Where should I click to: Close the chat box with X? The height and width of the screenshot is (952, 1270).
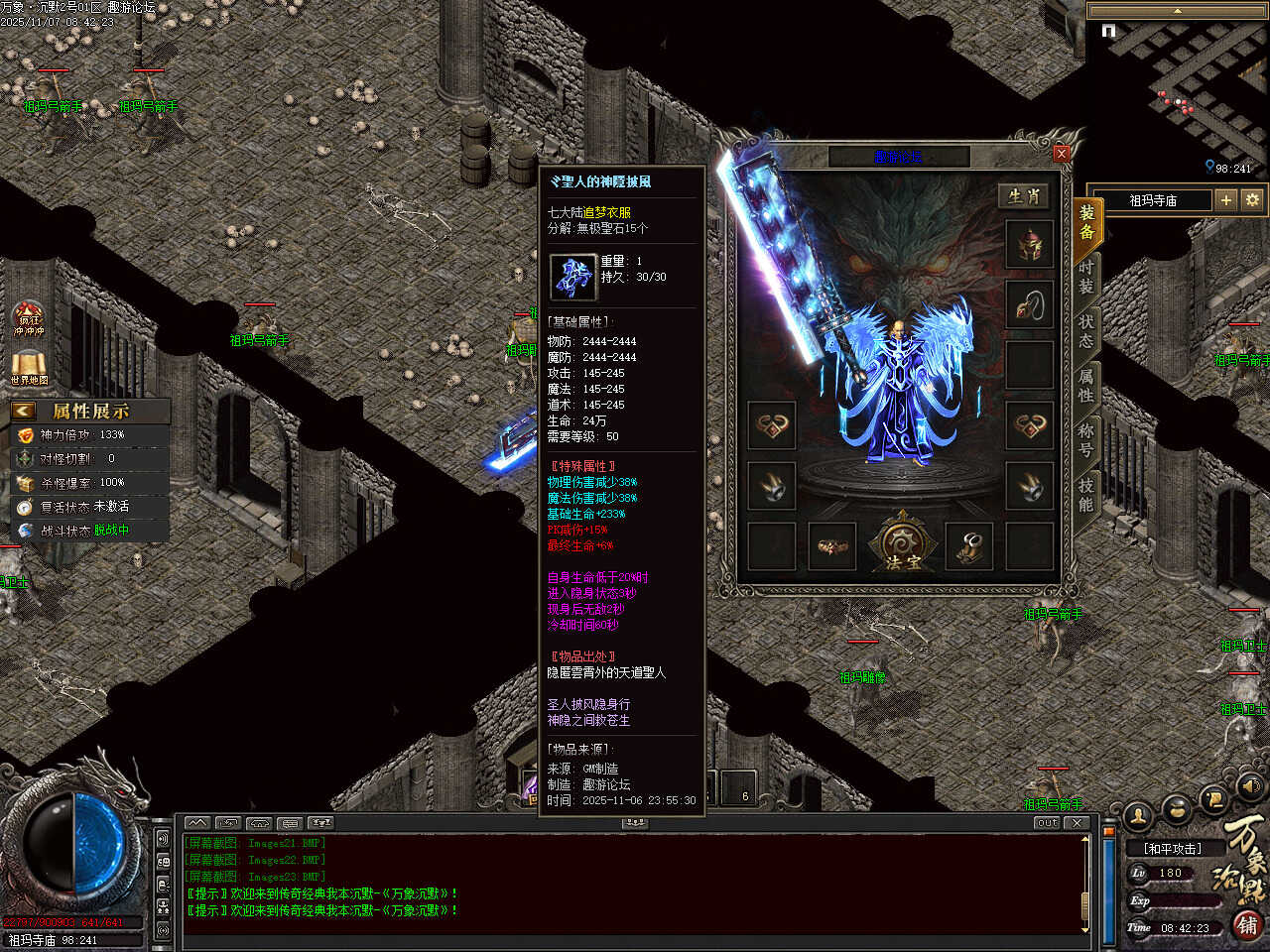(x=1078, y=823)
